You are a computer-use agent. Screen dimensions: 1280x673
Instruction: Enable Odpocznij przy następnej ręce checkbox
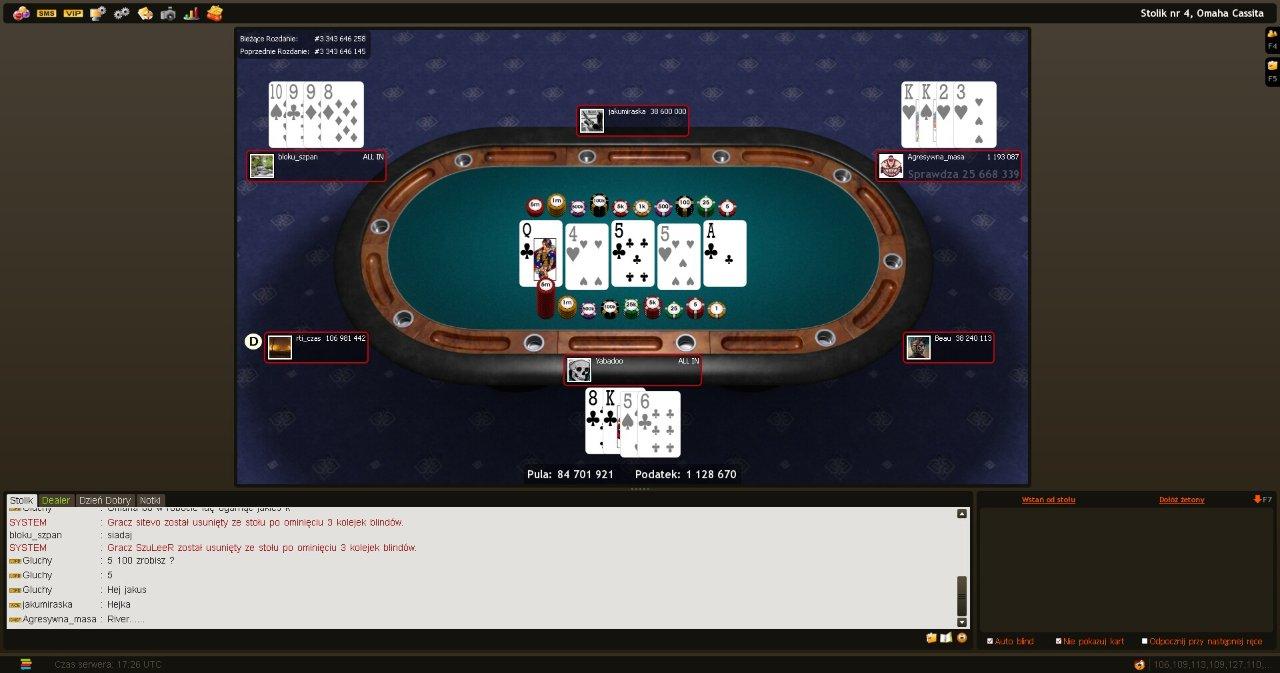click(1145, 641)
